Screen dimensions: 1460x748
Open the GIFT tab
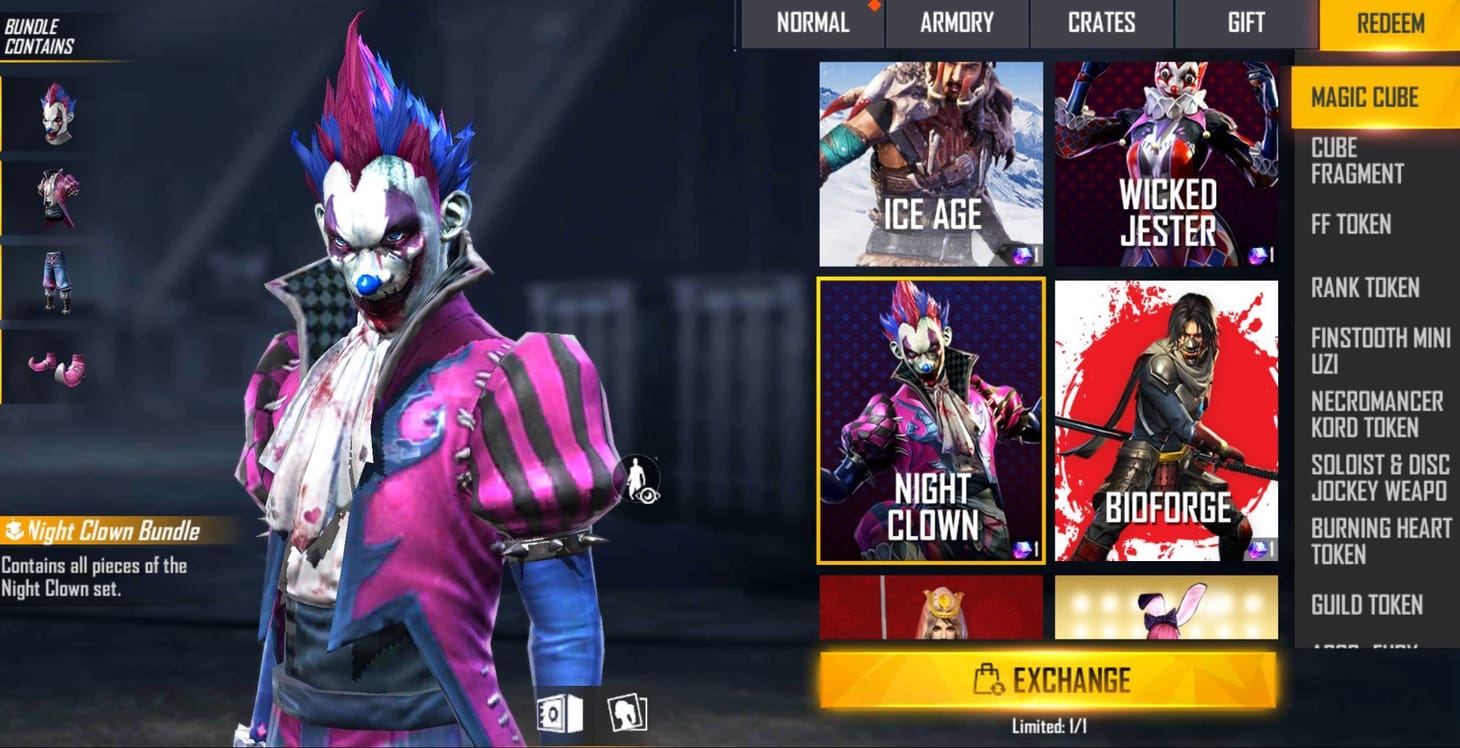click(x=1246, y=23)
